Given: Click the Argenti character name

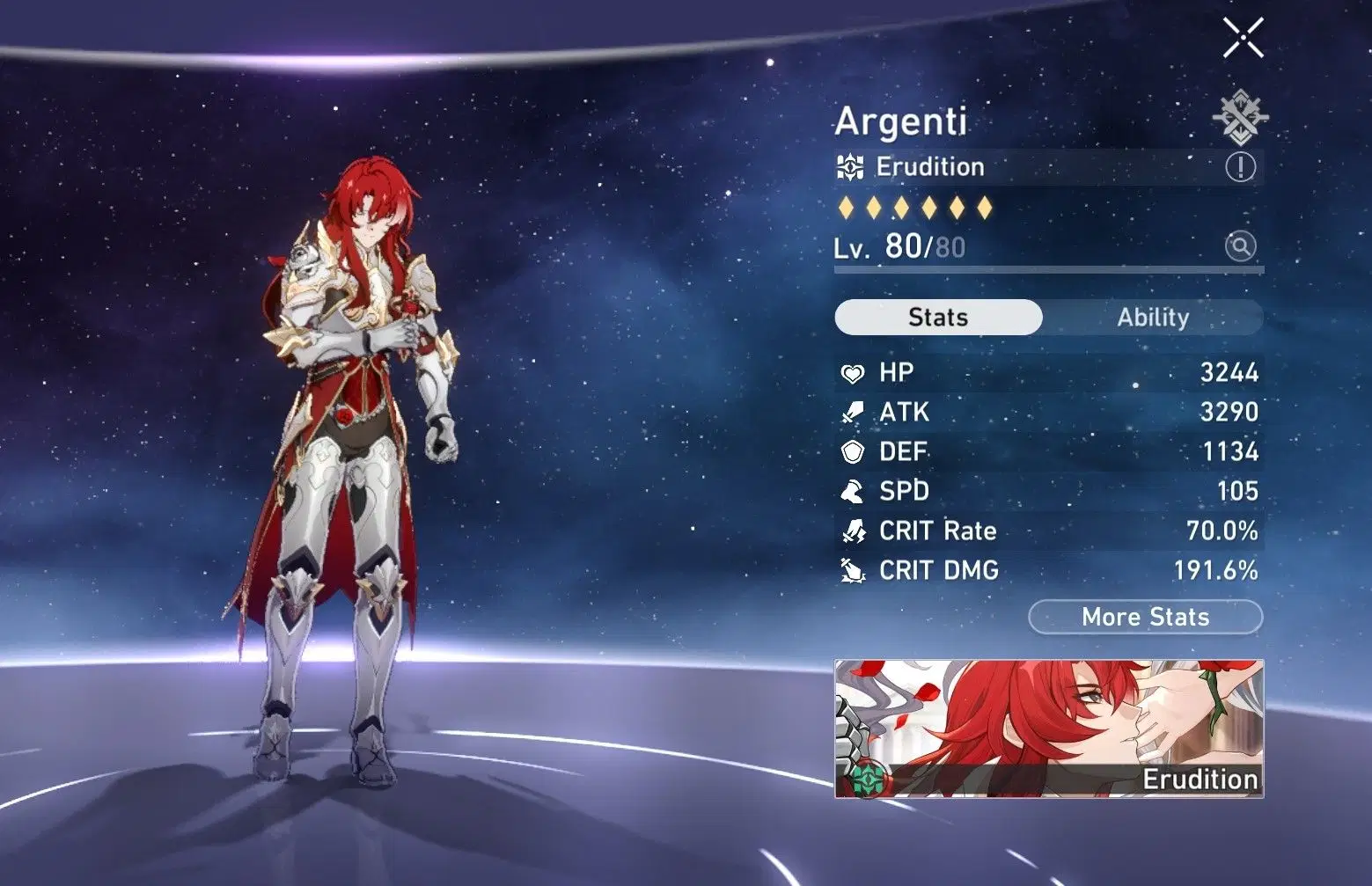Looking at the screenshot, I should click(x=901, y=122).
